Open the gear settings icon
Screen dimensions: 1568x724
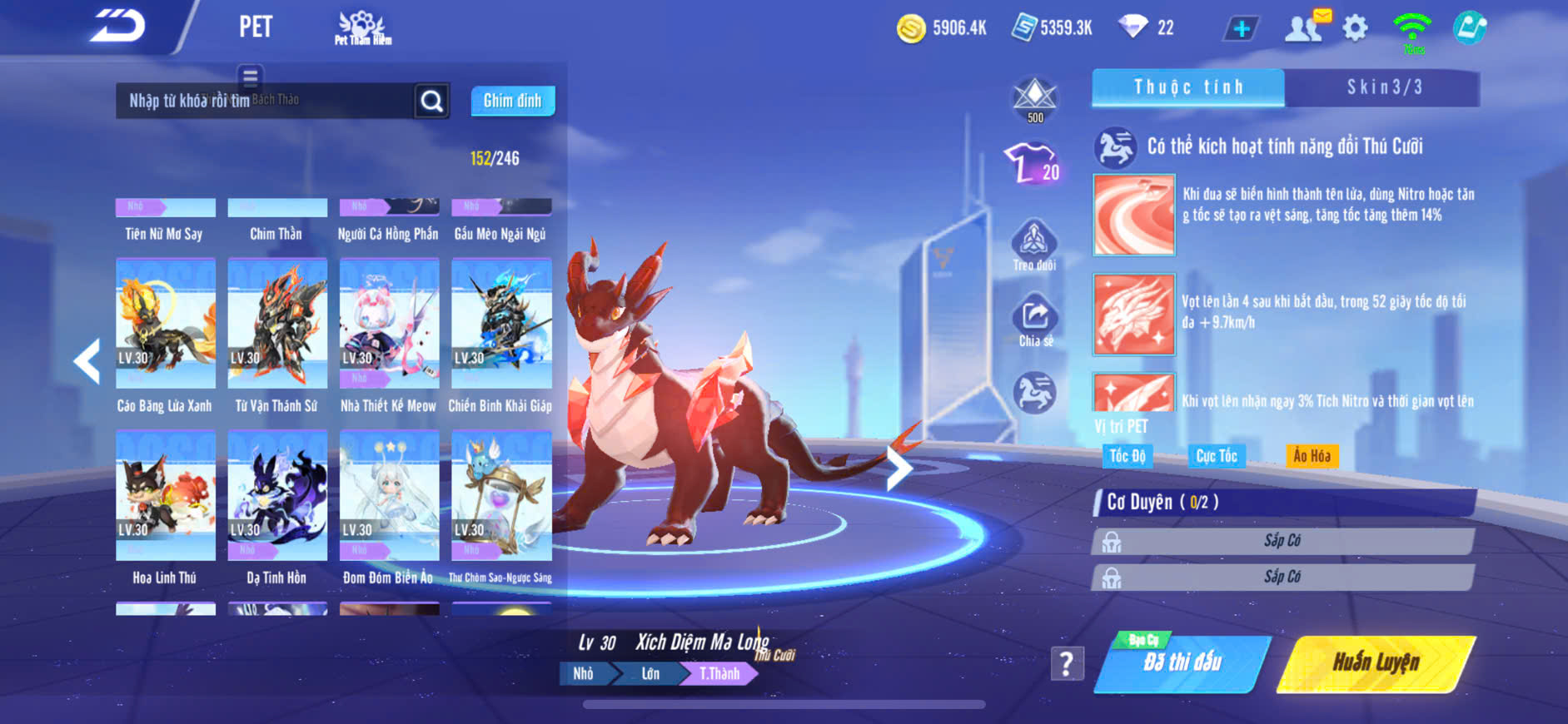[1355, 28]
